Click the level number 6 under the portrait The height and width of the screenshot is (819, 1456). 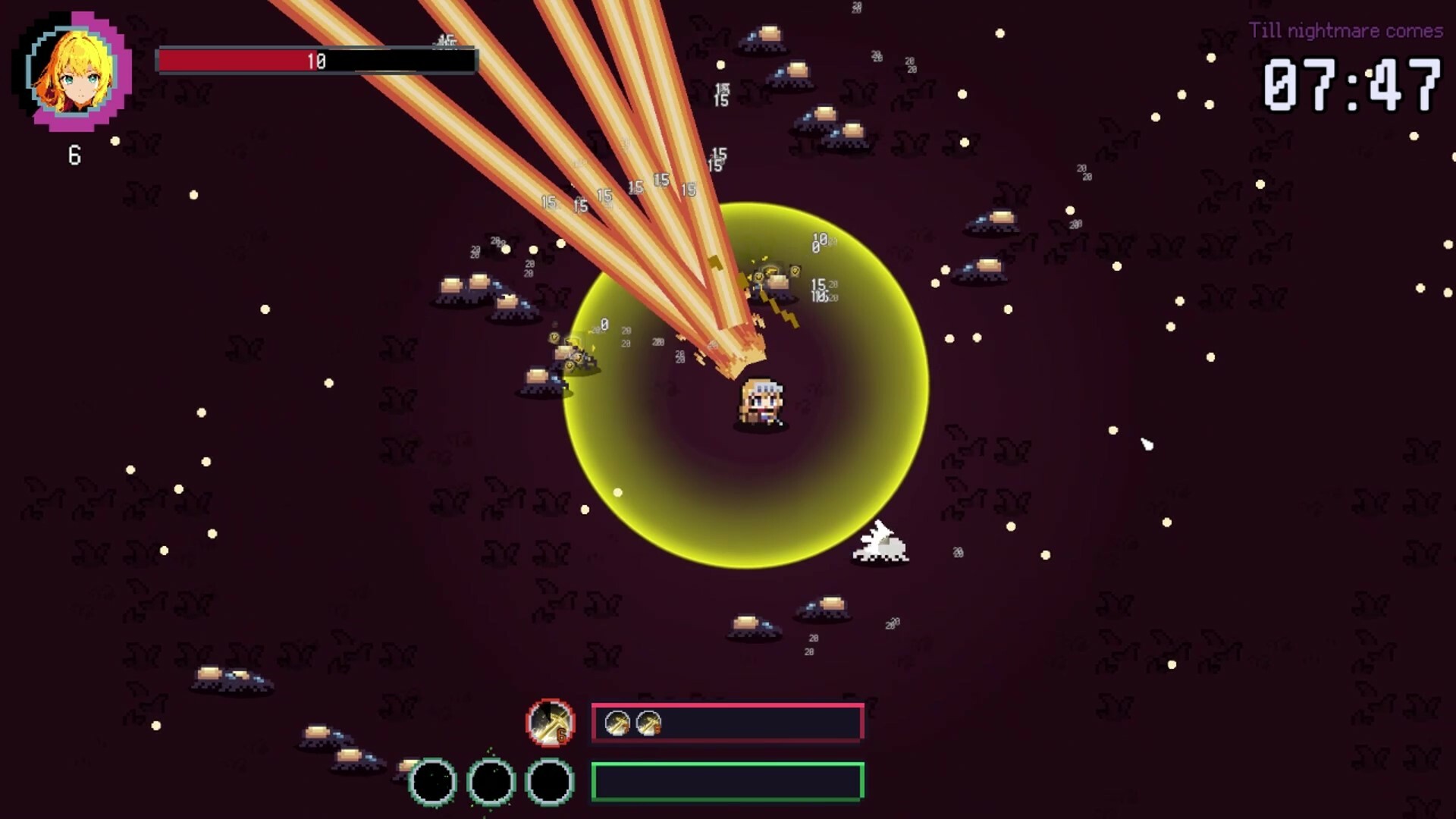pos(73,155)
